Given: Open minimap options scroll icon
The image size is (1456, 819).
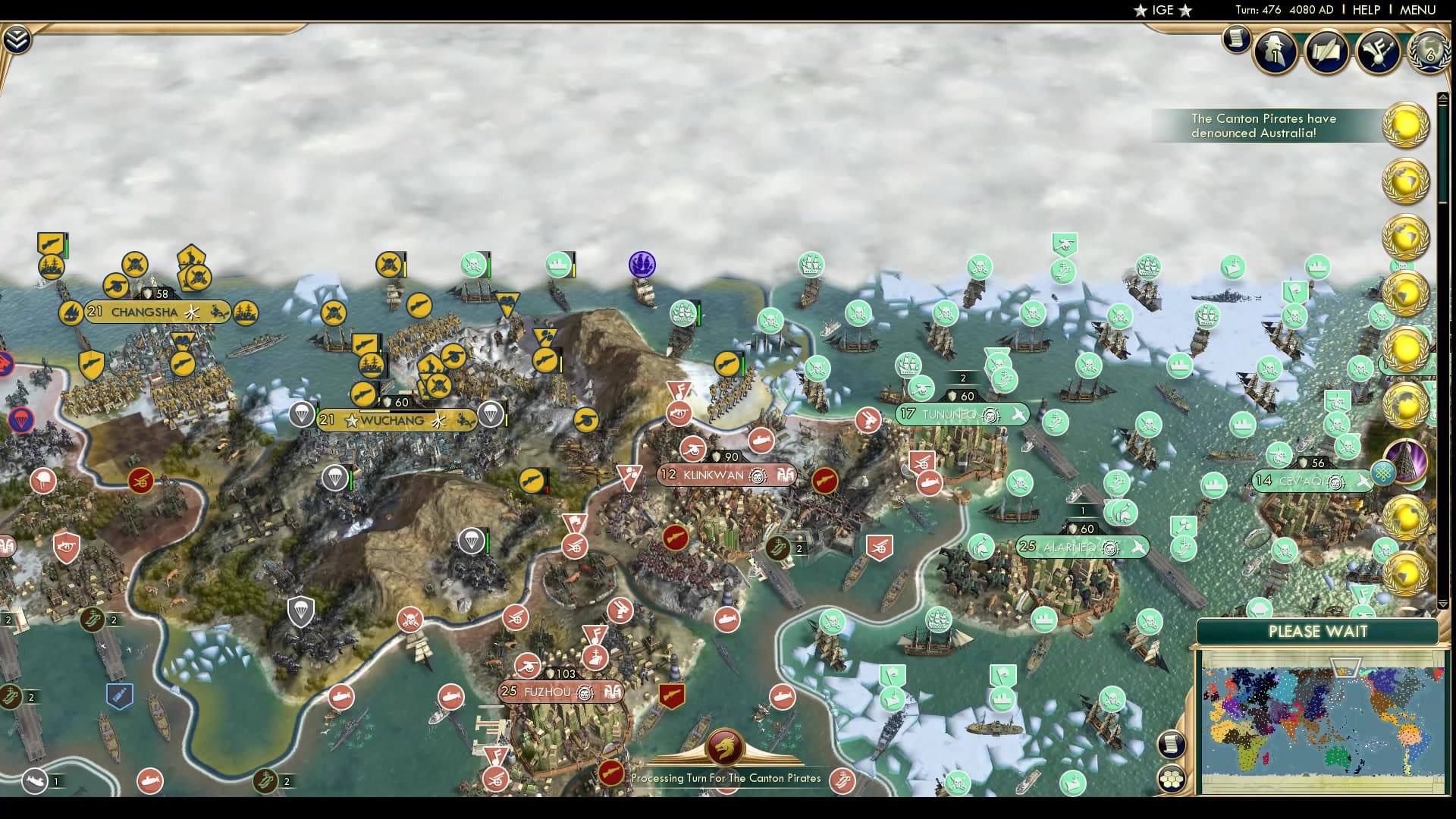Looking at the screenshot, I should pos(1172,744).
